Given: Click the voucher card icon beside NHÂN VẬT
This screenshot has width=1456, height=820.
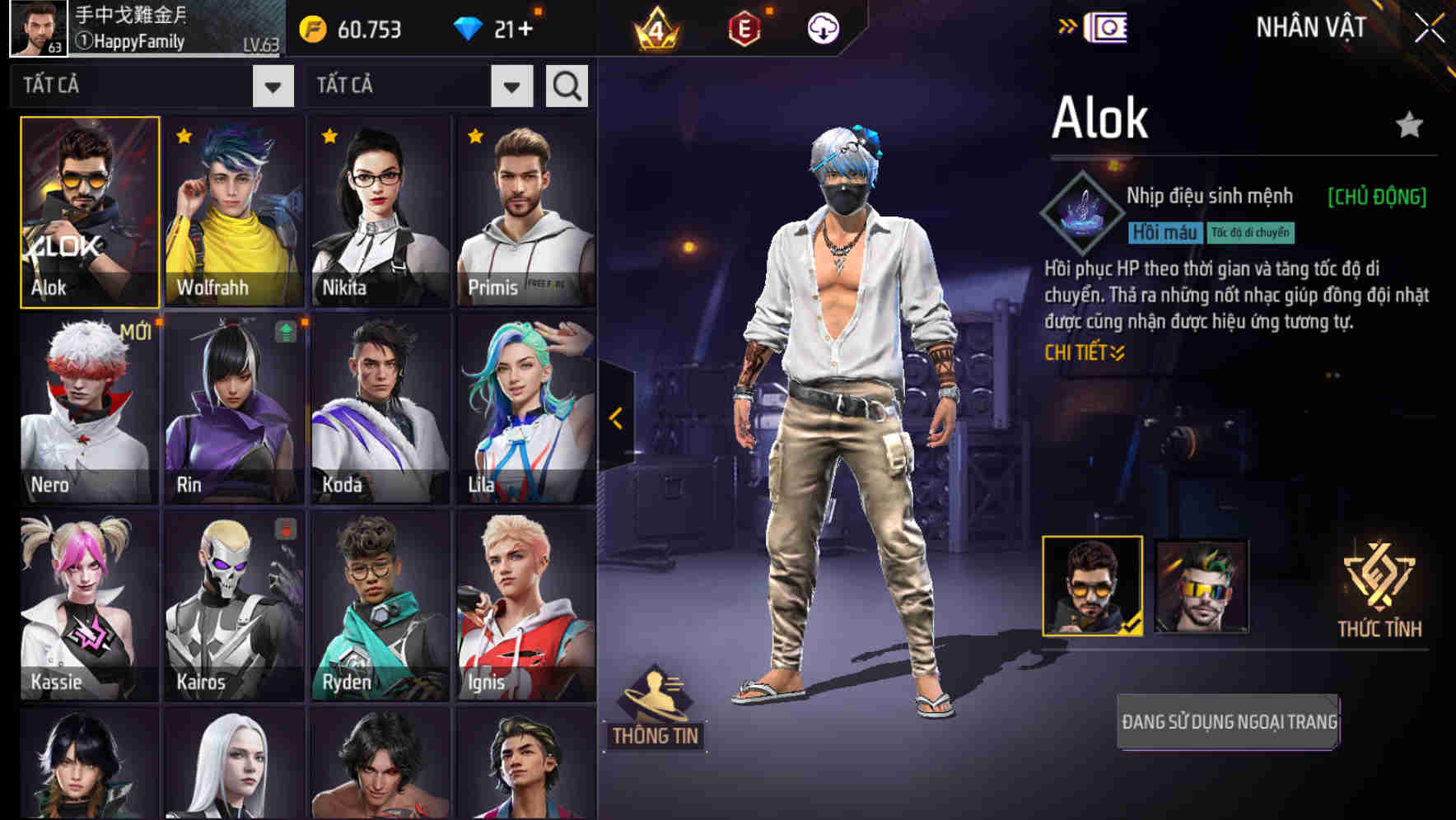Looking at the screenshot, I should (1108, 26).
